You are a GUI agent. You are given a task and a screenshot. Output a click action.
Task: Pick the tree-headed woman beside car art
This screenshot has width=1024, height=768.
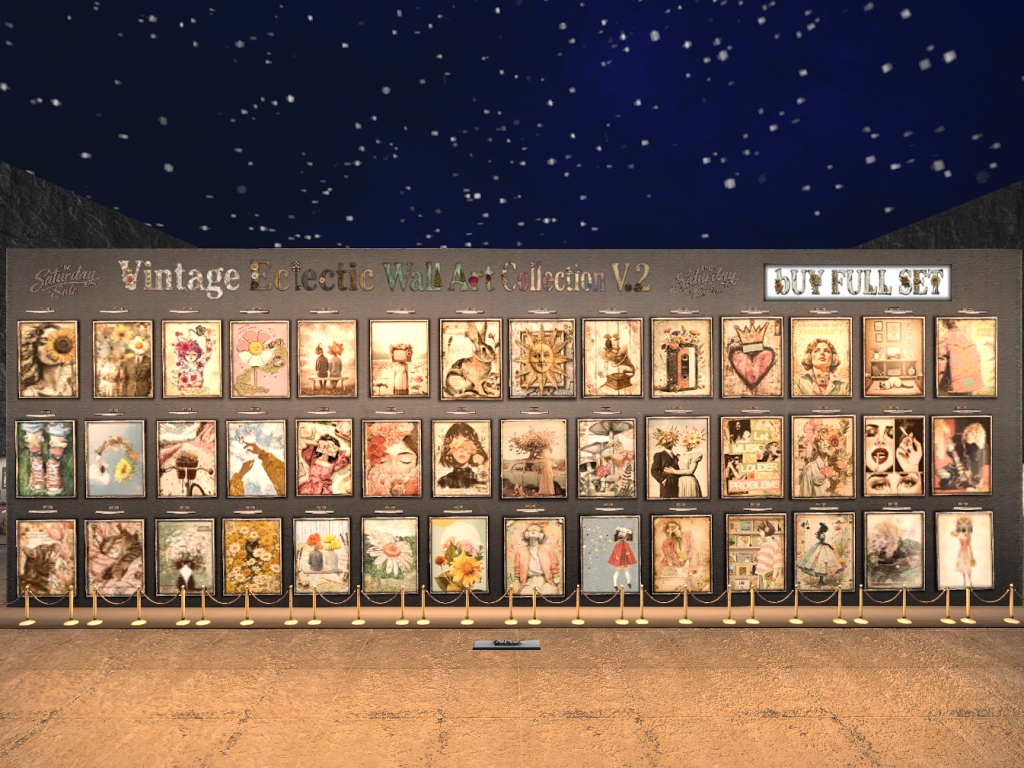(x=534, y=458)
